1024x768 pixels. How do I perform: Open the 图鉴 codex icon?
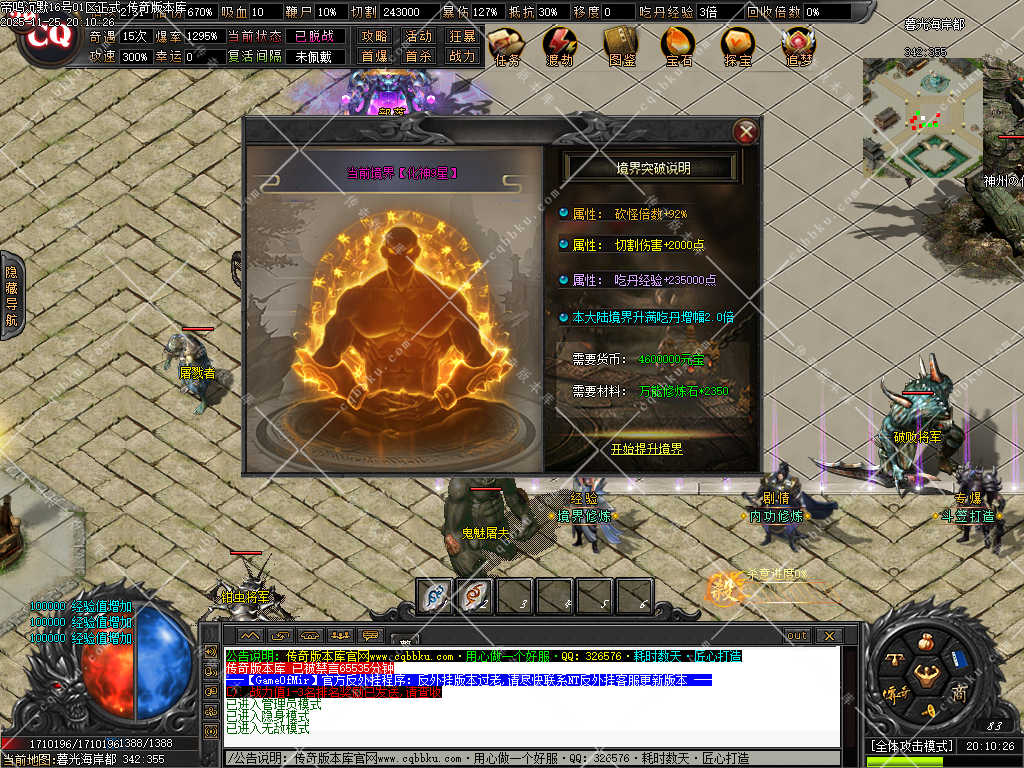tap(621, 44)
